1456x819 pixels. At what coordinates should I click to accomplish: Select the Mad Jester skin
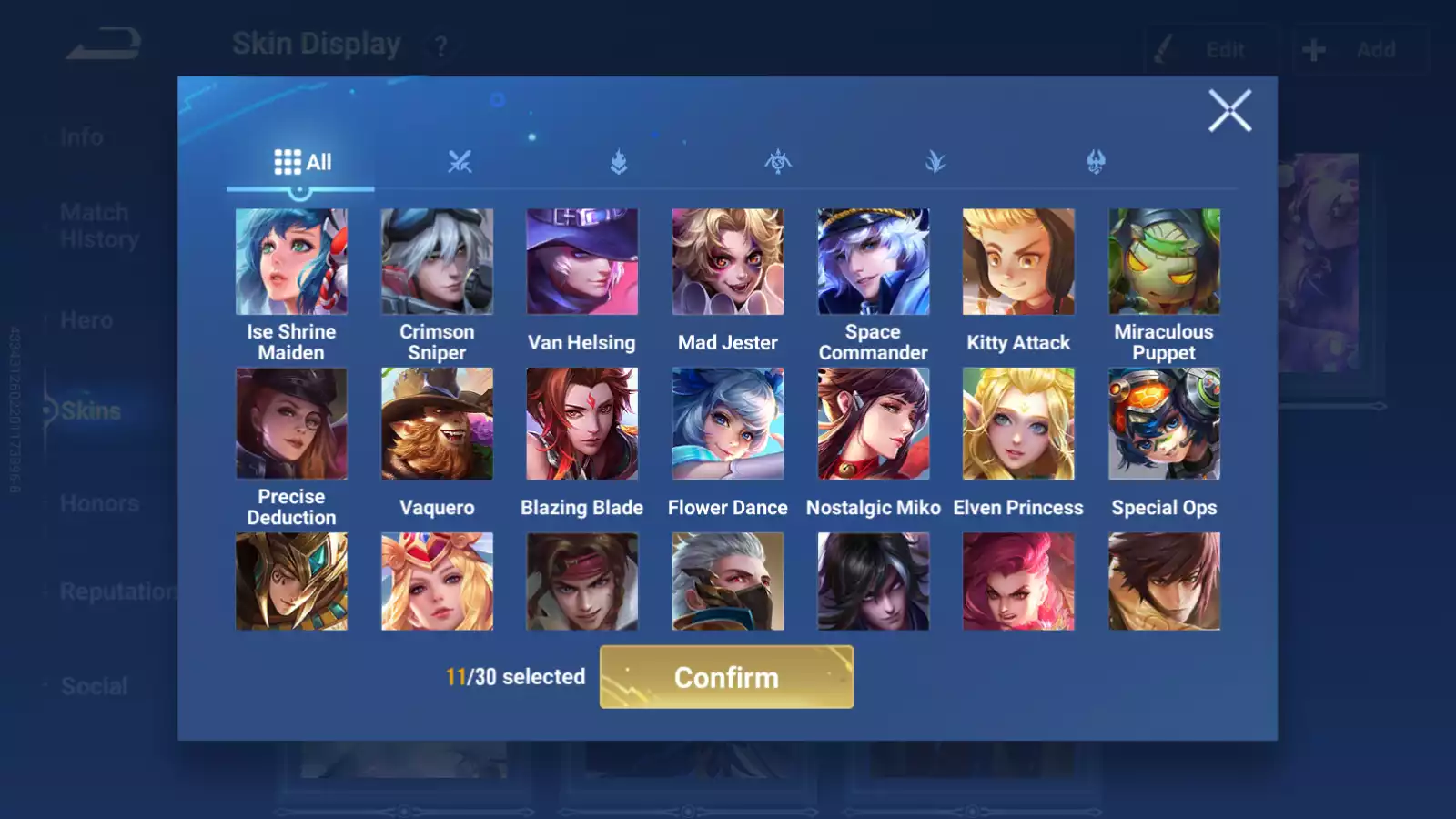(x=728, y=262)
